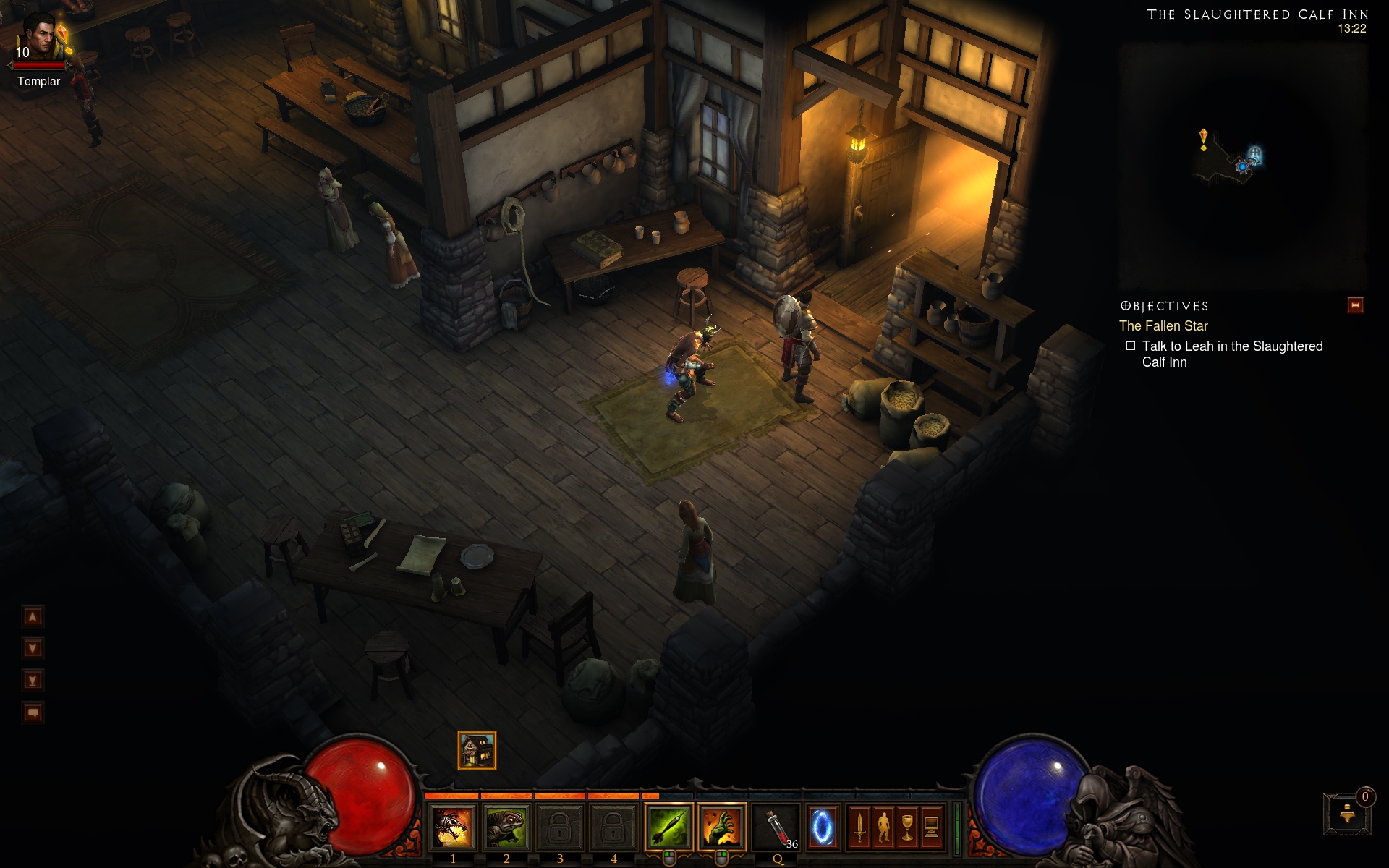The width and height of the screenshot is (1389, 868).
Task: Select the green Poison Dart skill
Action: pos(668,827)
